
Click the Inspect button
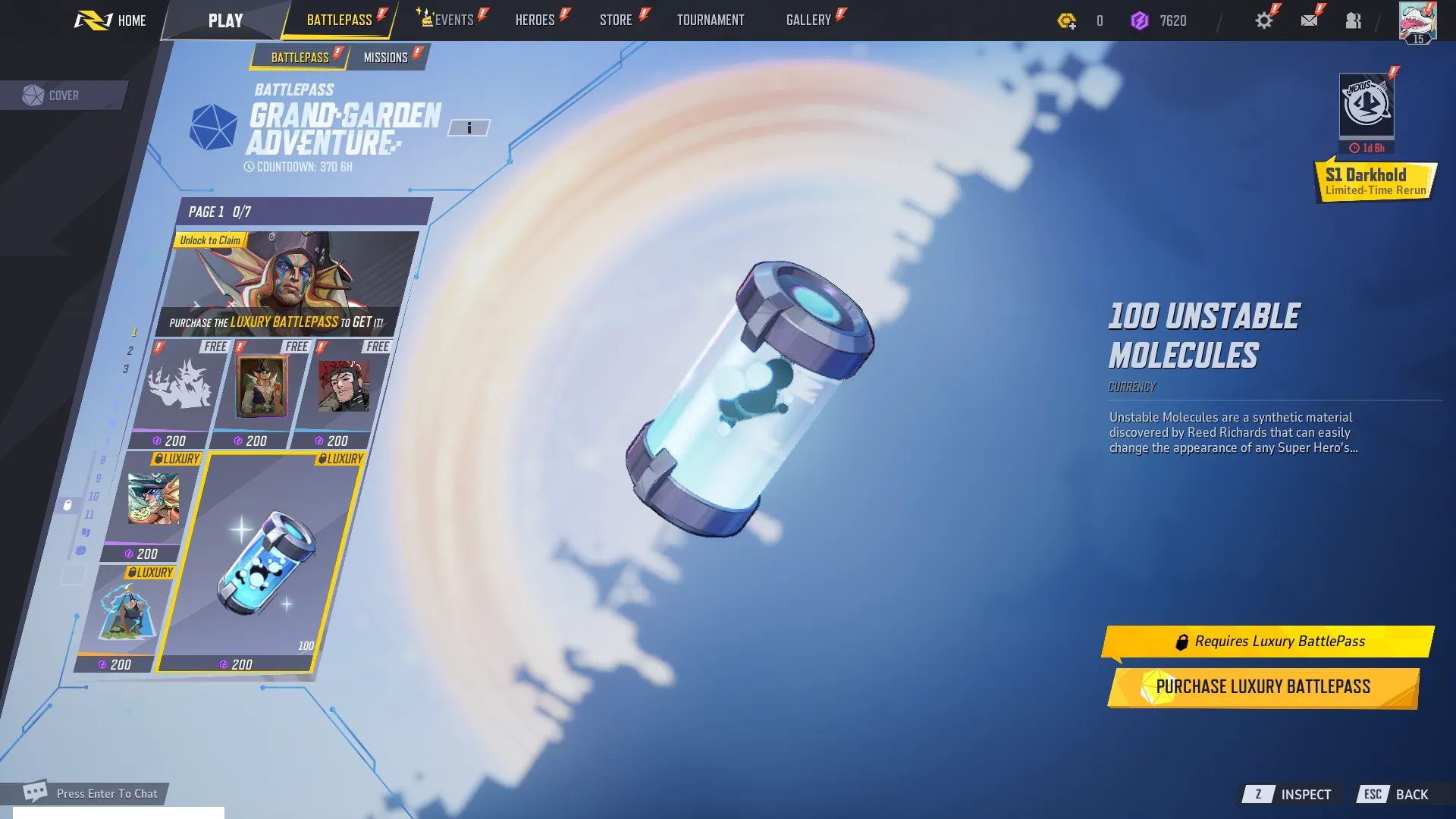click(x=1289, y=794)
